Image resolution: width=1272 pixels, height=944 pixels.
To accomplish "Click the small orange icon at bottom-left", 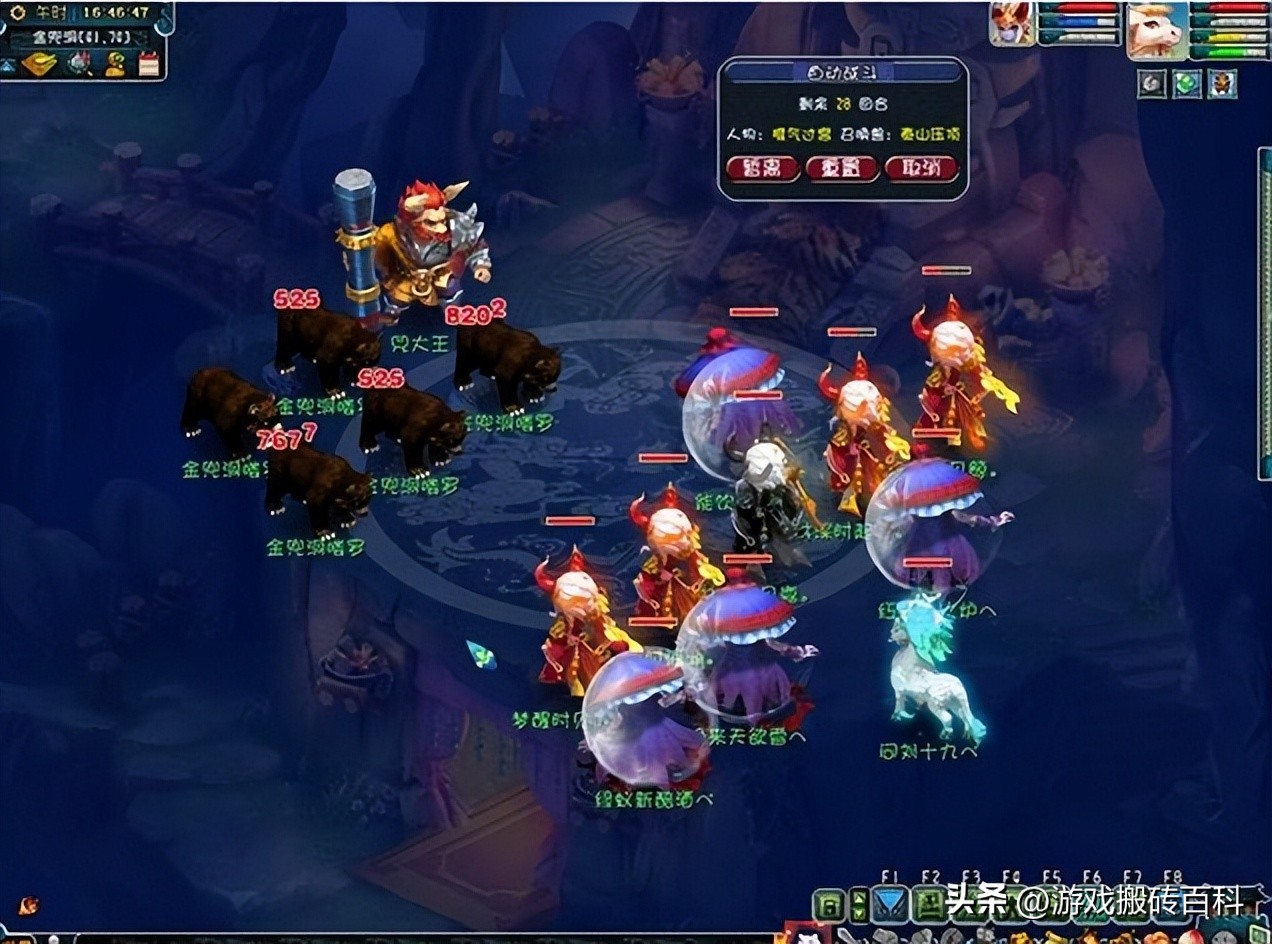I will [27, 905].
